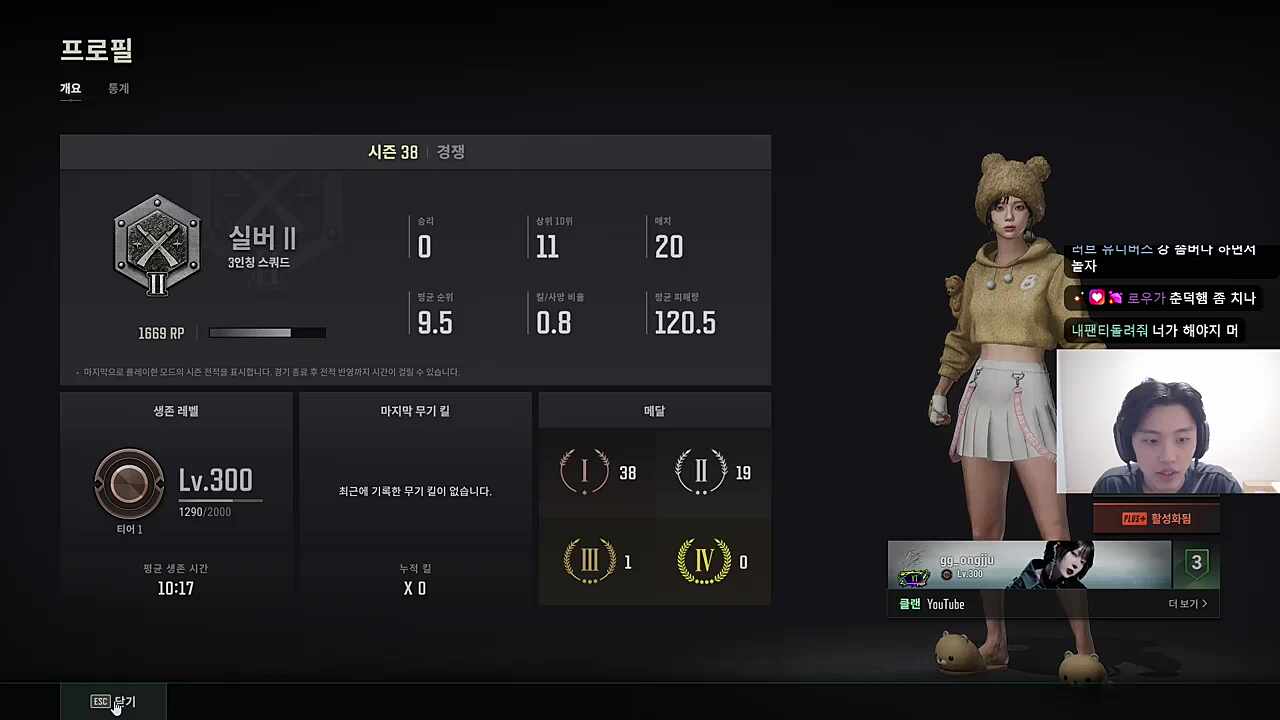Open 더 보기 for clan details
Screen dimensions: 1280x720
(x=1187, y=603)
